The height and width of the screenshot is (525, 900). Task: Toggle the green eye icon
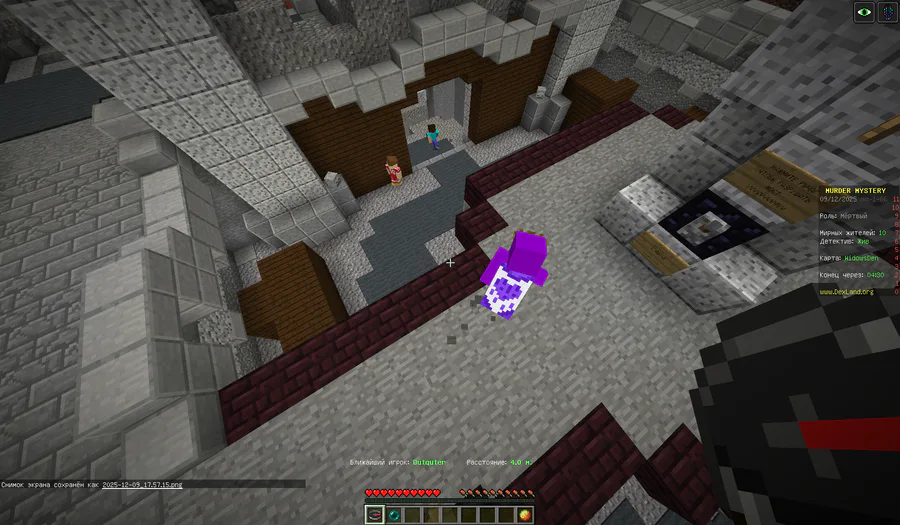(x=863, y=12)
